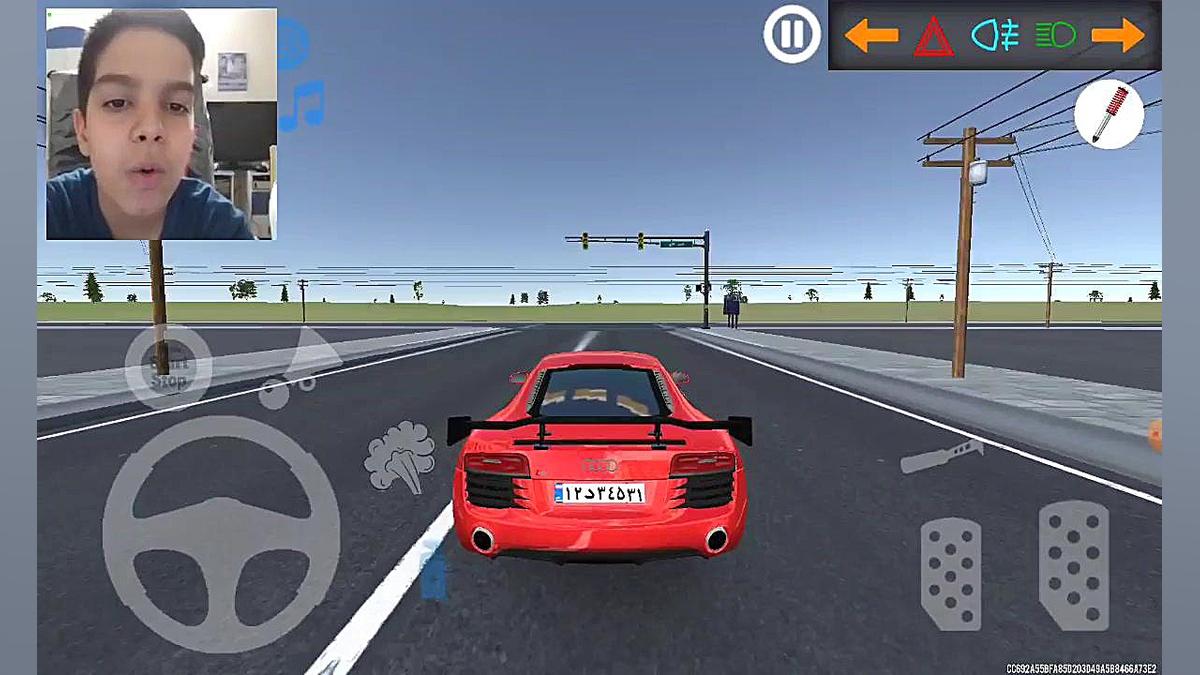Screen dimensions: 1200x675
Task: Tap the brake pedal
Action: coord(951,573)
